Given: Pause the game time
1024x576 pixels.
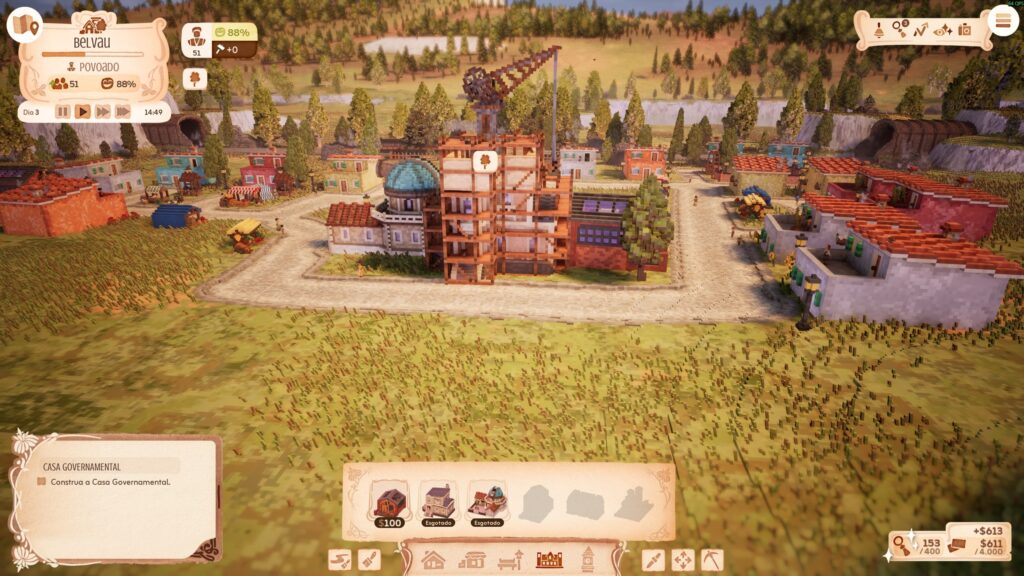Looking at the screenshot, I should [63, 112].
